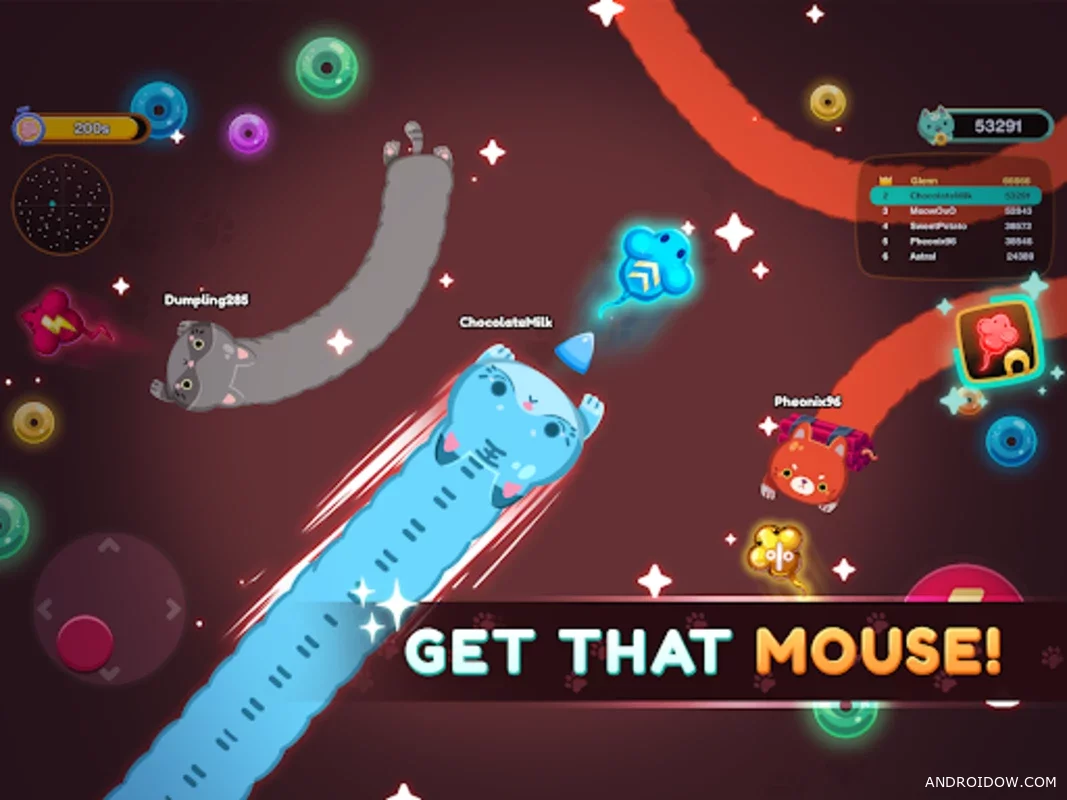
Task: Click the joystick's left arrow
Action: (x=44, y=608)
